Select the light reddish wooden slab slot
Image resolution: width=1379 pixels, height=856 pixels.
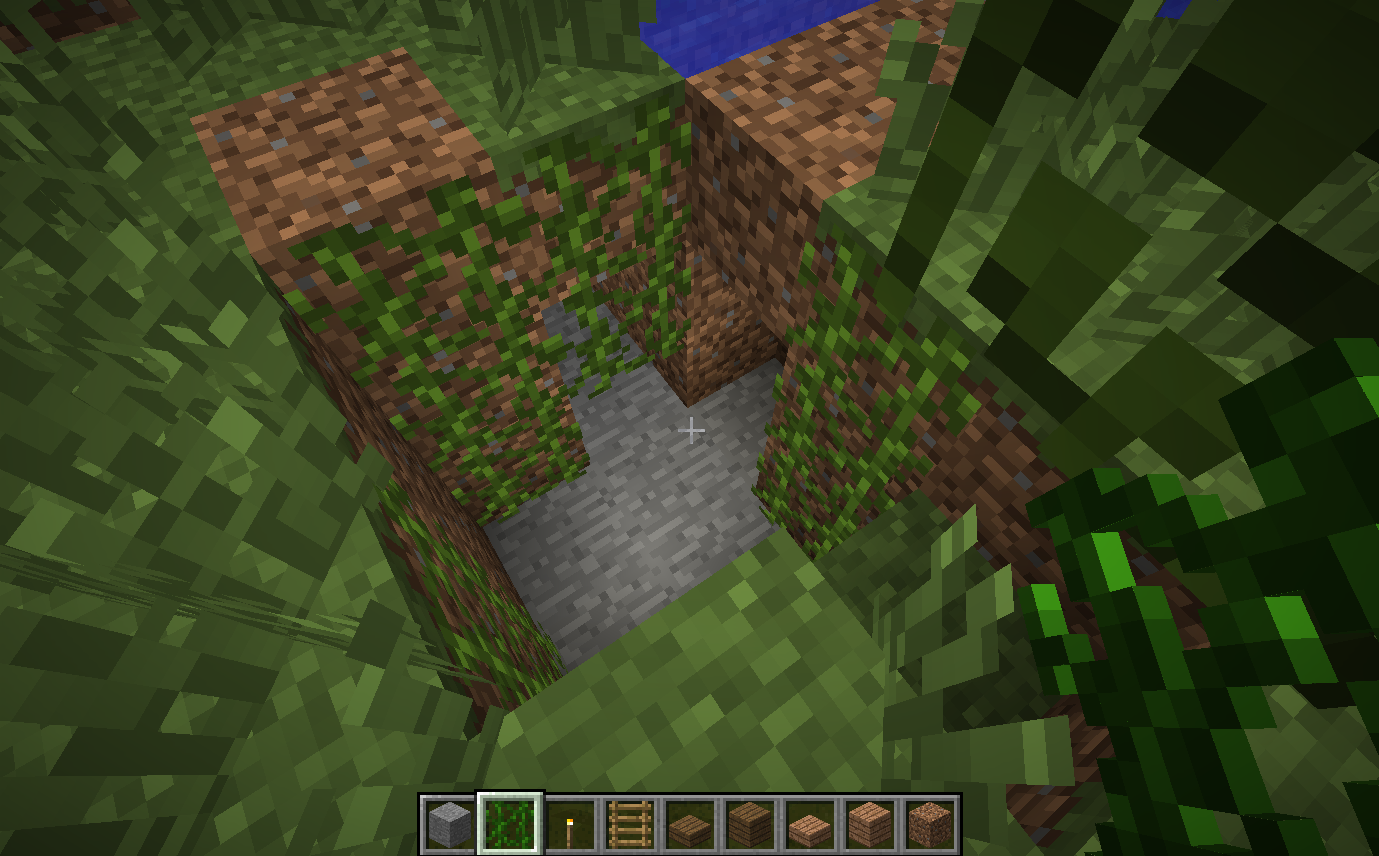(810, 825)
